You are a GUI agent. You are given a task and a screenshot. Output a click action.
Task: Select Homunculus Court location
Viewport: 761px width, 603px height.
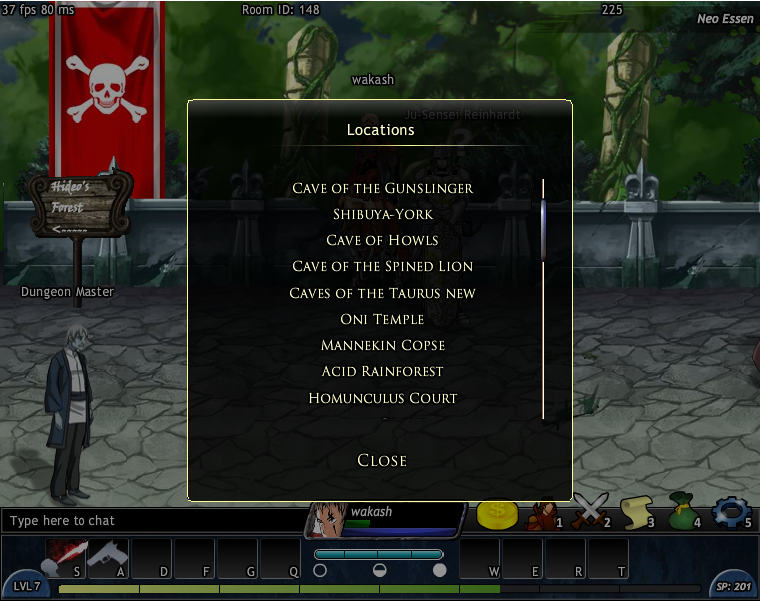pyautogui.click(x=382, y=398)
